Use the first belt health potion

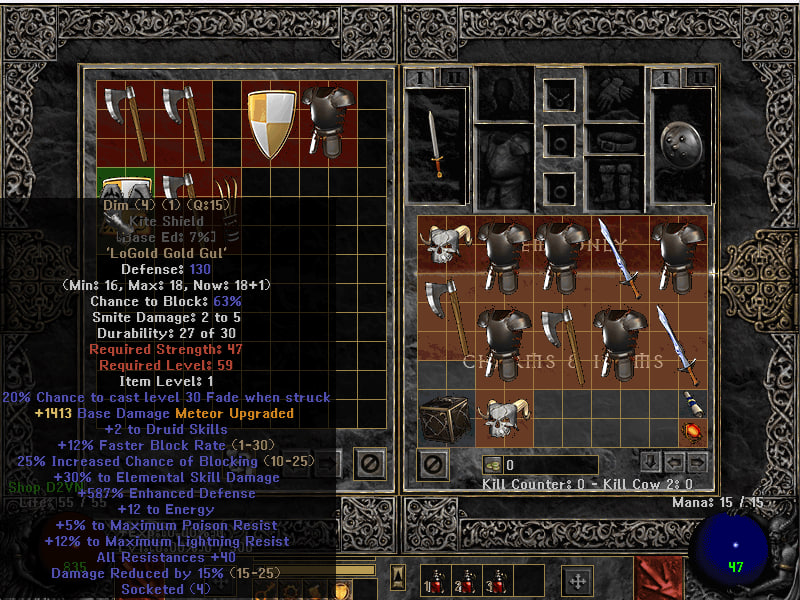coord(435,580)
